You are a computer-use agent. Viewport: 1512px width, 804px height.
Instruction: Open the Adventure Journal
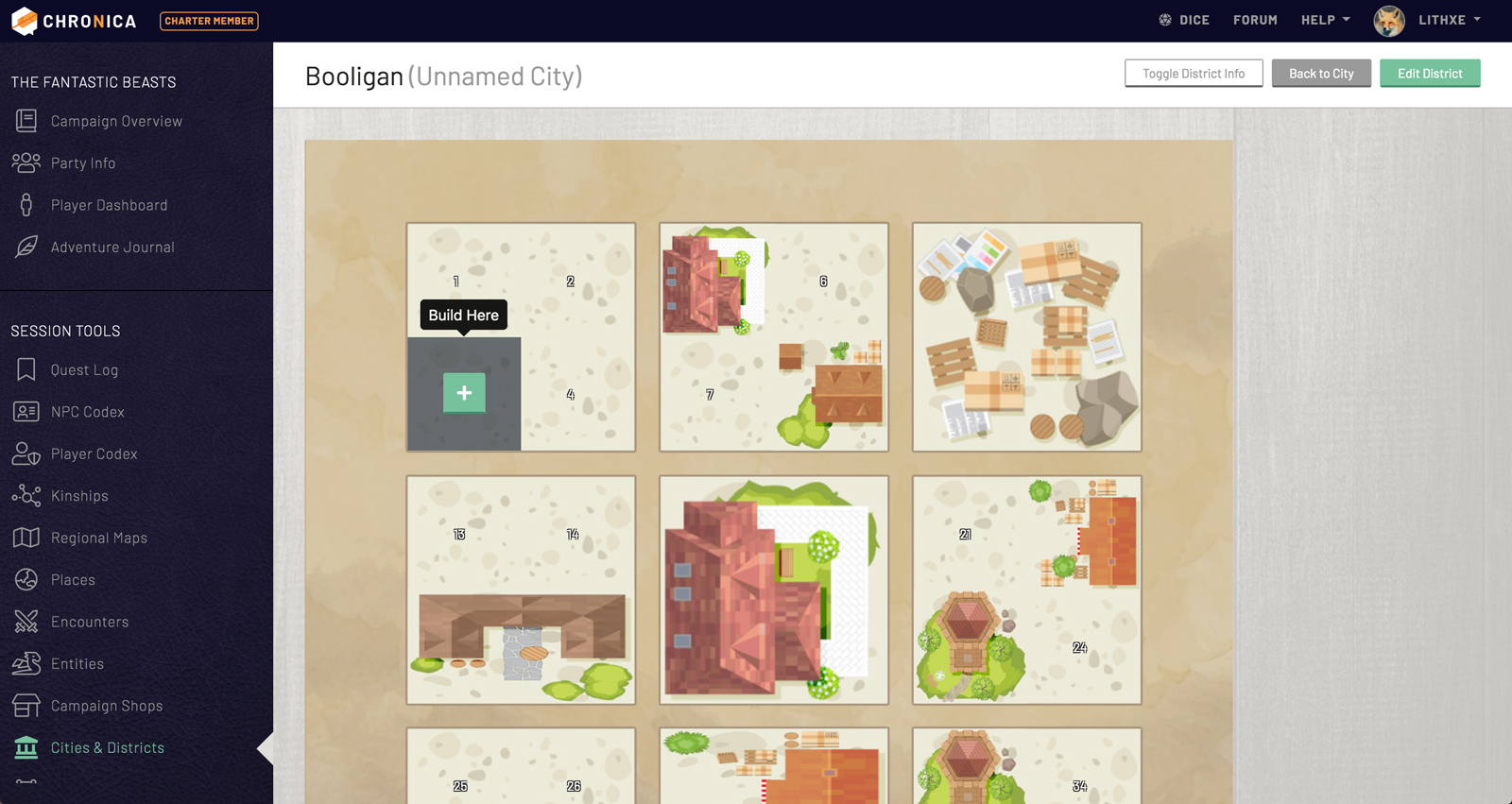[x=112, y=247]
